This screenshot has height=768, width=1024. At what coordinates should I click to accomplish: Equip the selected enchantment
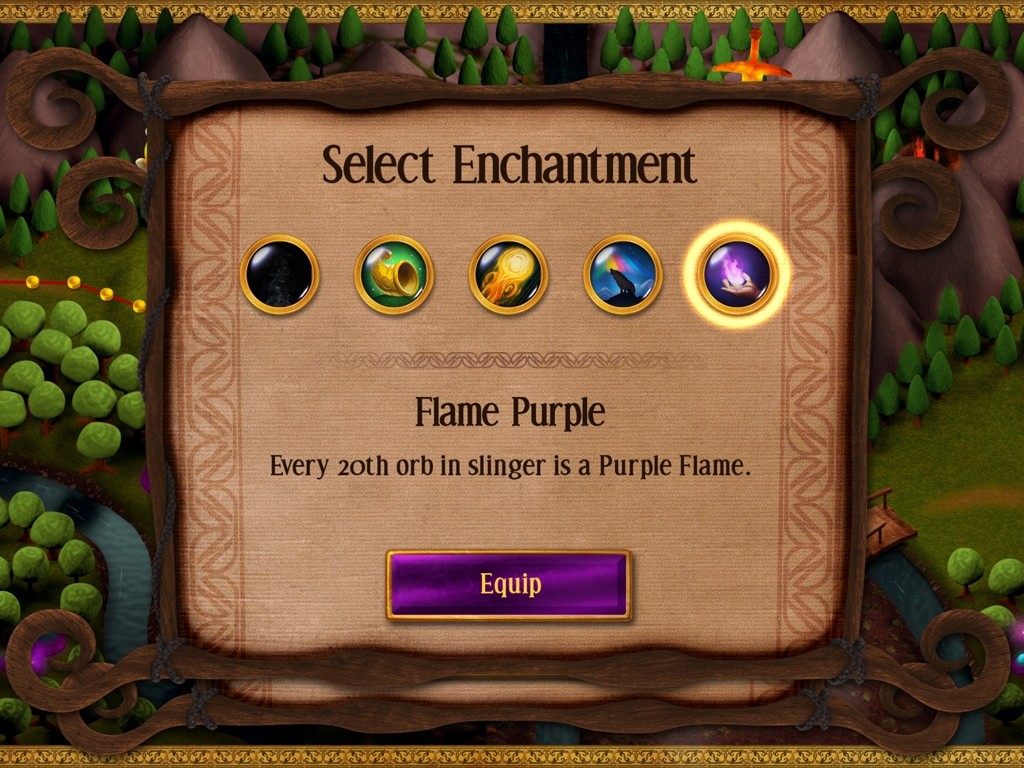[509, 585]
